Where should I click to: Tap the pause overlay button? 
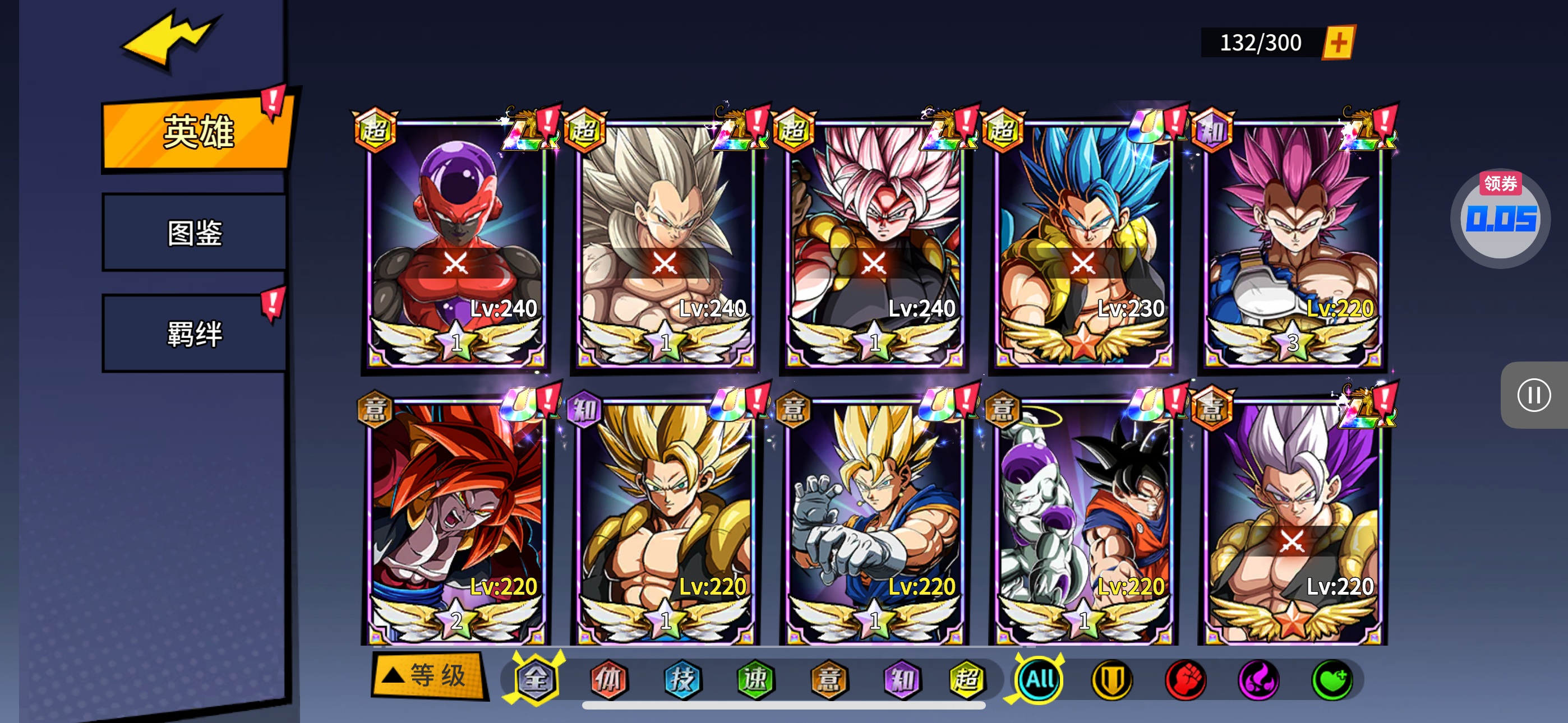point(1533,396)
